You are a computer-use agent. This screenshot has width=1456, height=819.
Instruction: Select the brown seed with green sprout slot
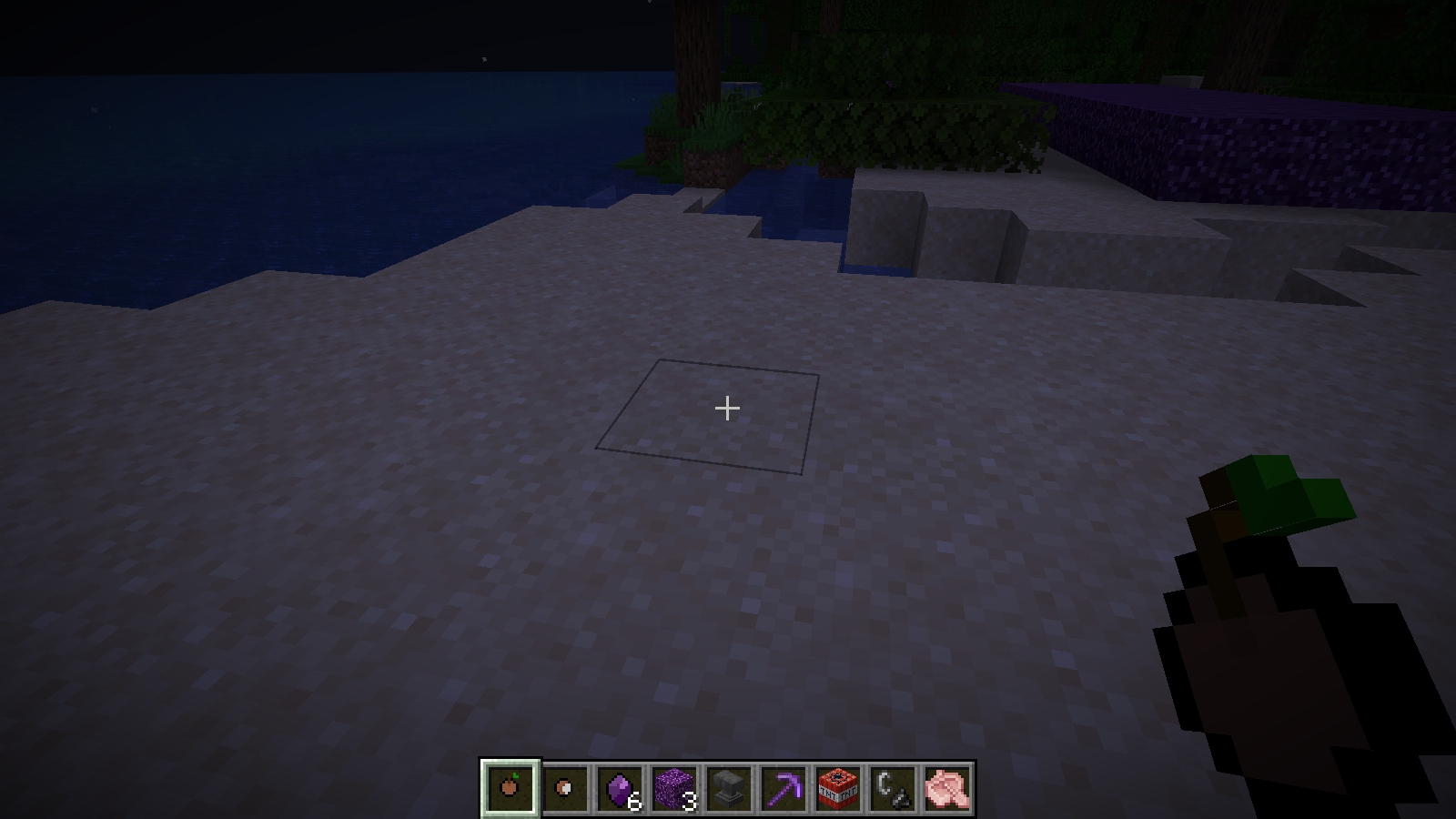pyautogui.click(x=511, y=787)
